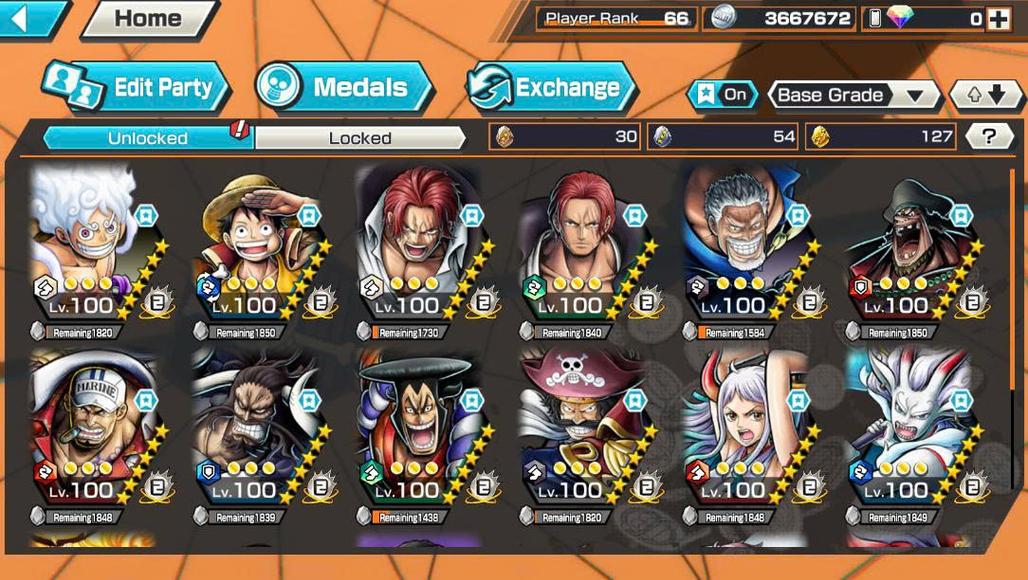The height and width of the screenshot is (580, 1028).
Task: Add rainbow diamonds with the plus button
Action: (x=998, y=18)
